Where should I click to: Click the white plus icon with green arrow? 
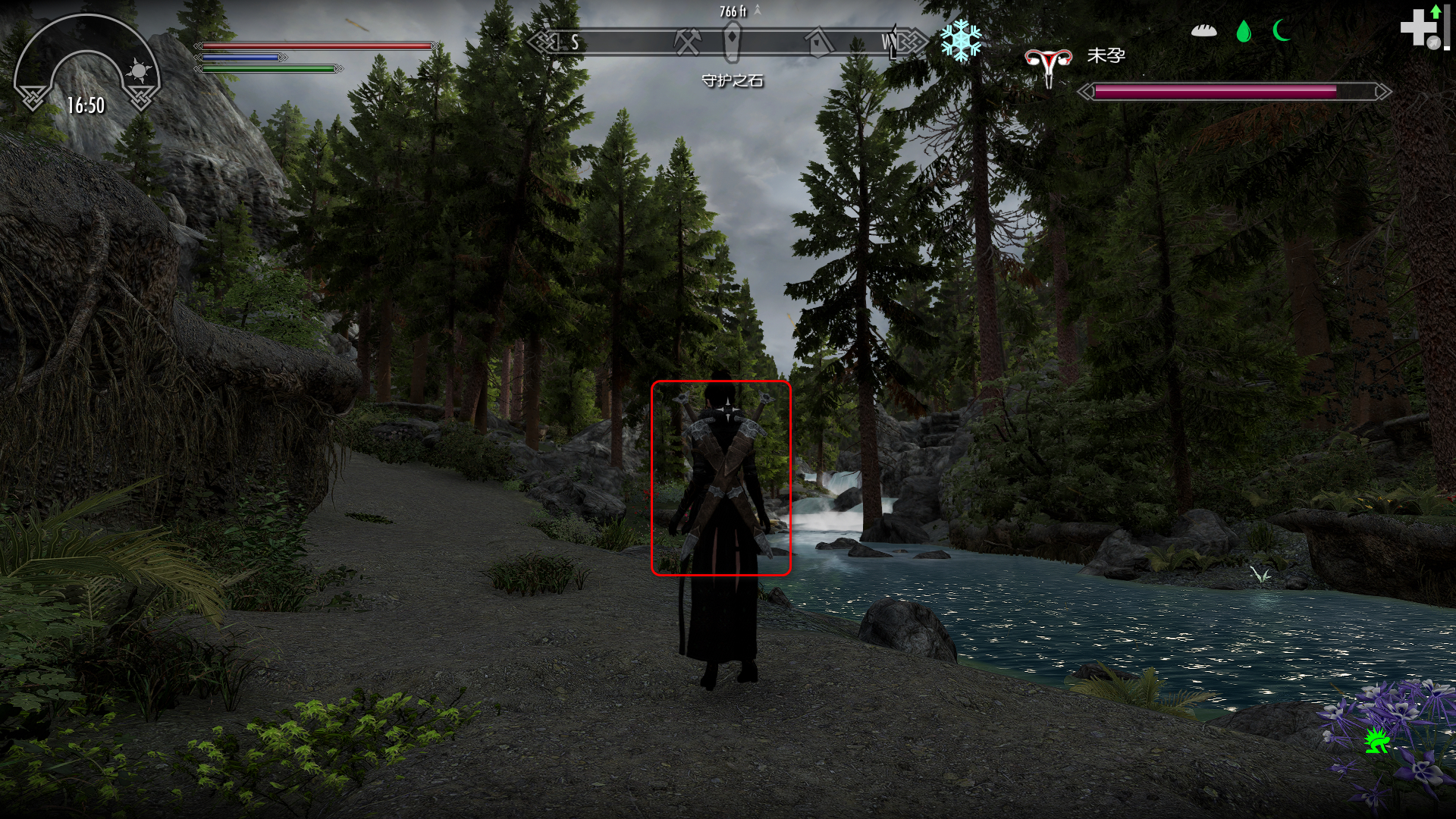(1420, 29)
